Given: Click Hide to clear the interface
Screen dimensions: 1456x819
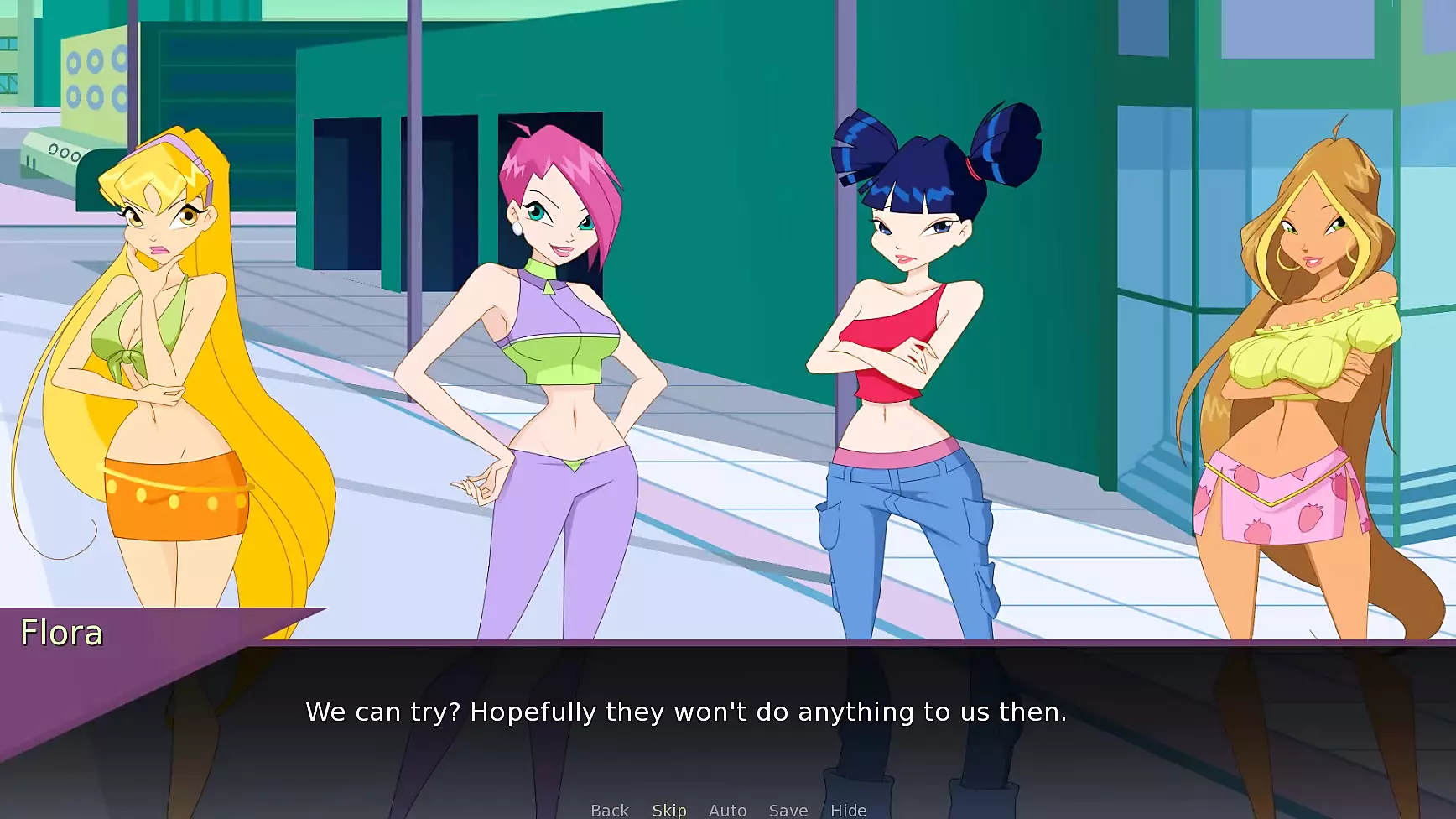Looking at the screenshot, I should pyautogui.click(x=849, y=809).
